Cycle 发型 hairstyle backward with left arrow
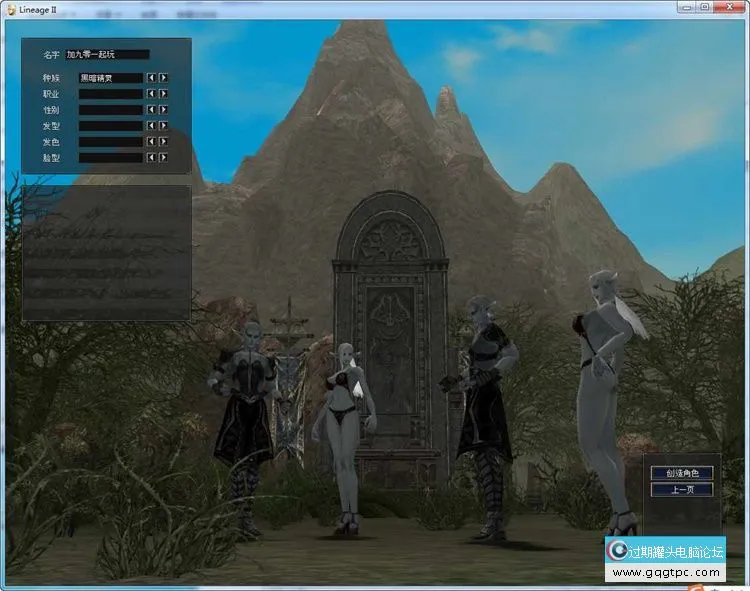The height and width of the screenshot is (591, 750). pyautogui.click(x=151, y=126)
